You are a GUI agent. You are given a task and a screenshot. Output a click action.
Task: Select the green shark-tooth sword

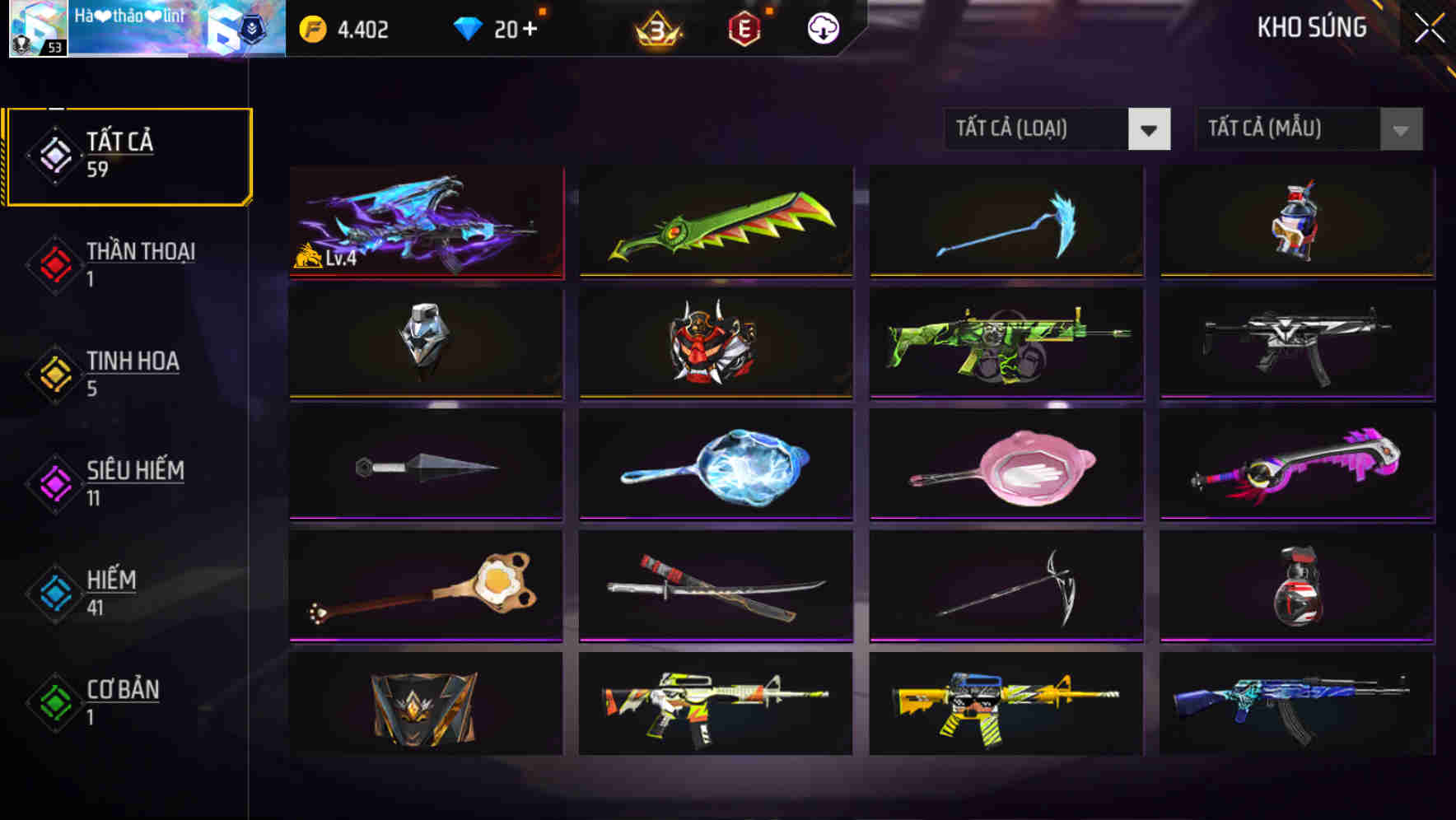pyautogui.click(x=715, y=222)
